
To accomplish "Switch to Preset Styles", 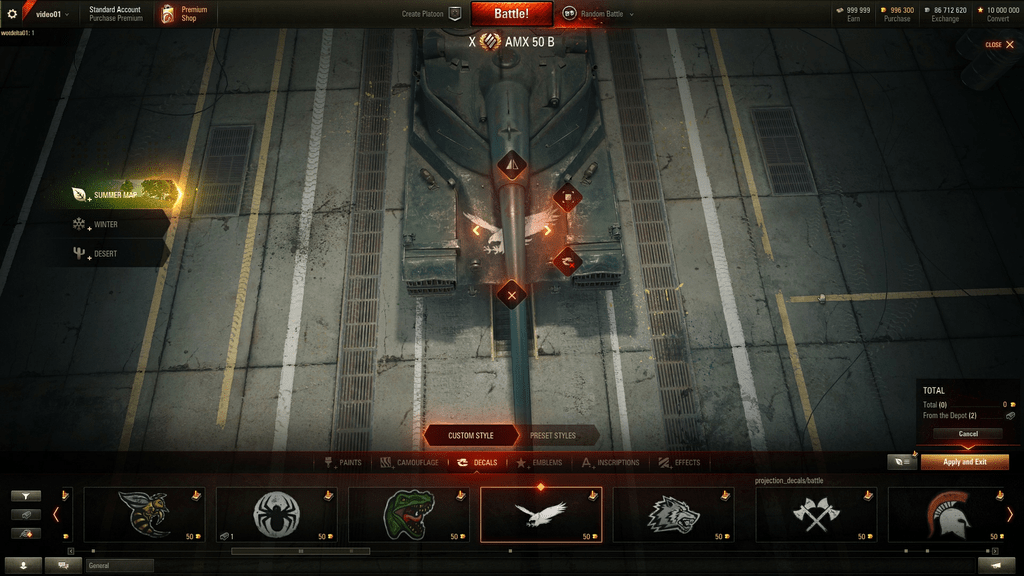I will pyautogui.click(x=552, y=436).
